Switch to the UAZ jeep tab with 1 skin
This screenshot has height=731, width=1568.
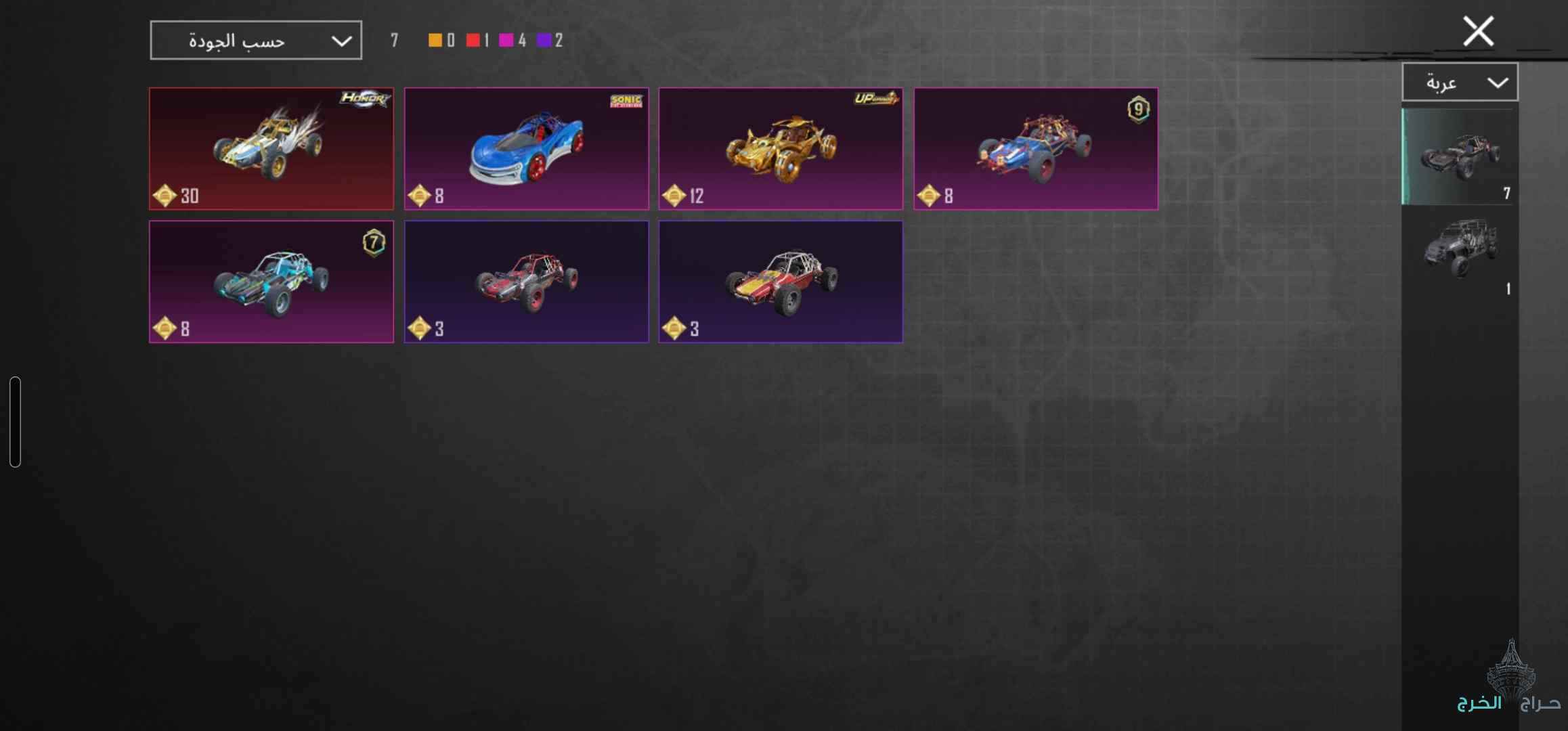pyautogui.click(x=1459, y=252)
